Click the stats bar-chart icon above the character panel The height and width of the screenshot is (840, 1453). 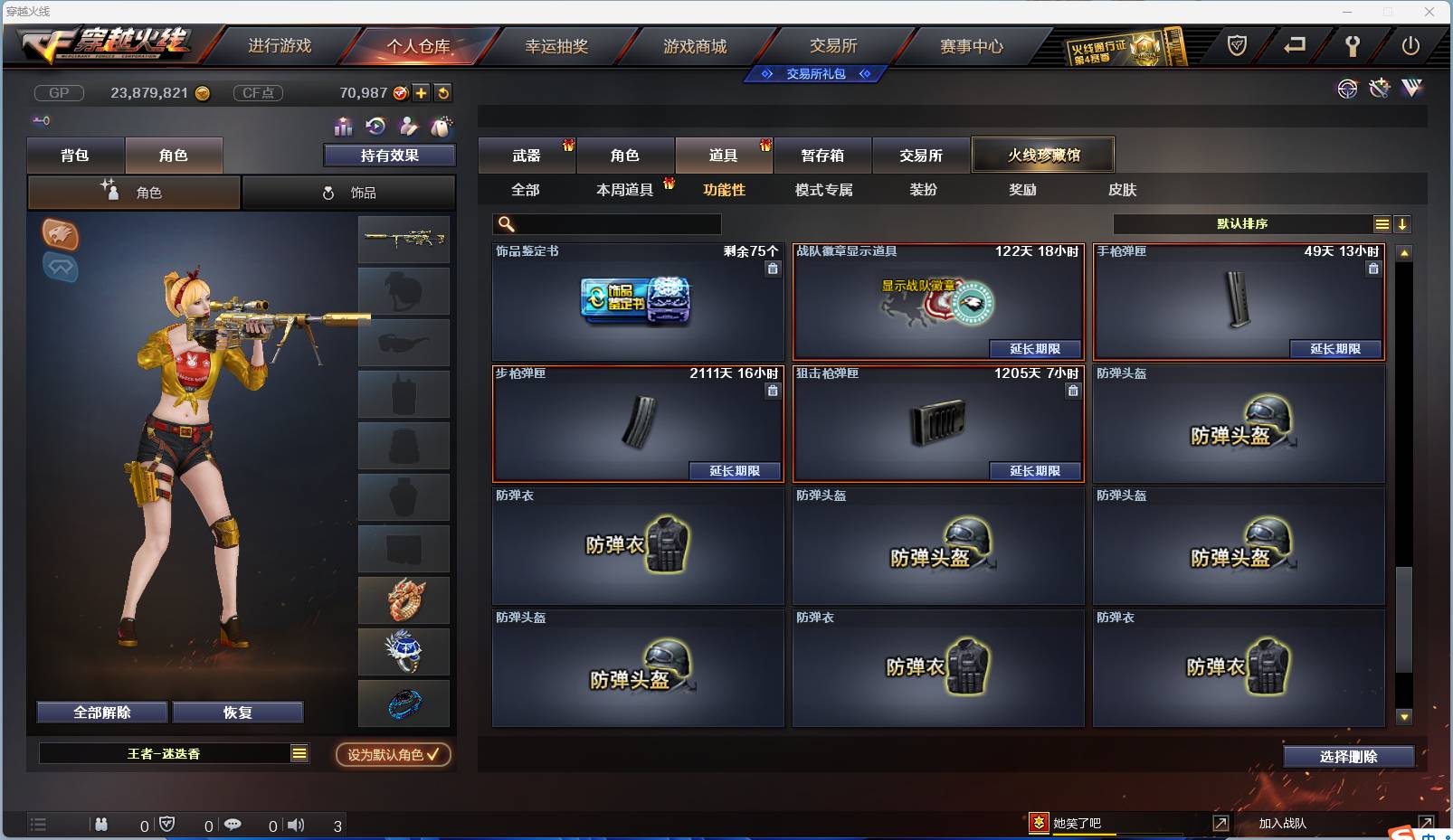[x=345, y=127]
